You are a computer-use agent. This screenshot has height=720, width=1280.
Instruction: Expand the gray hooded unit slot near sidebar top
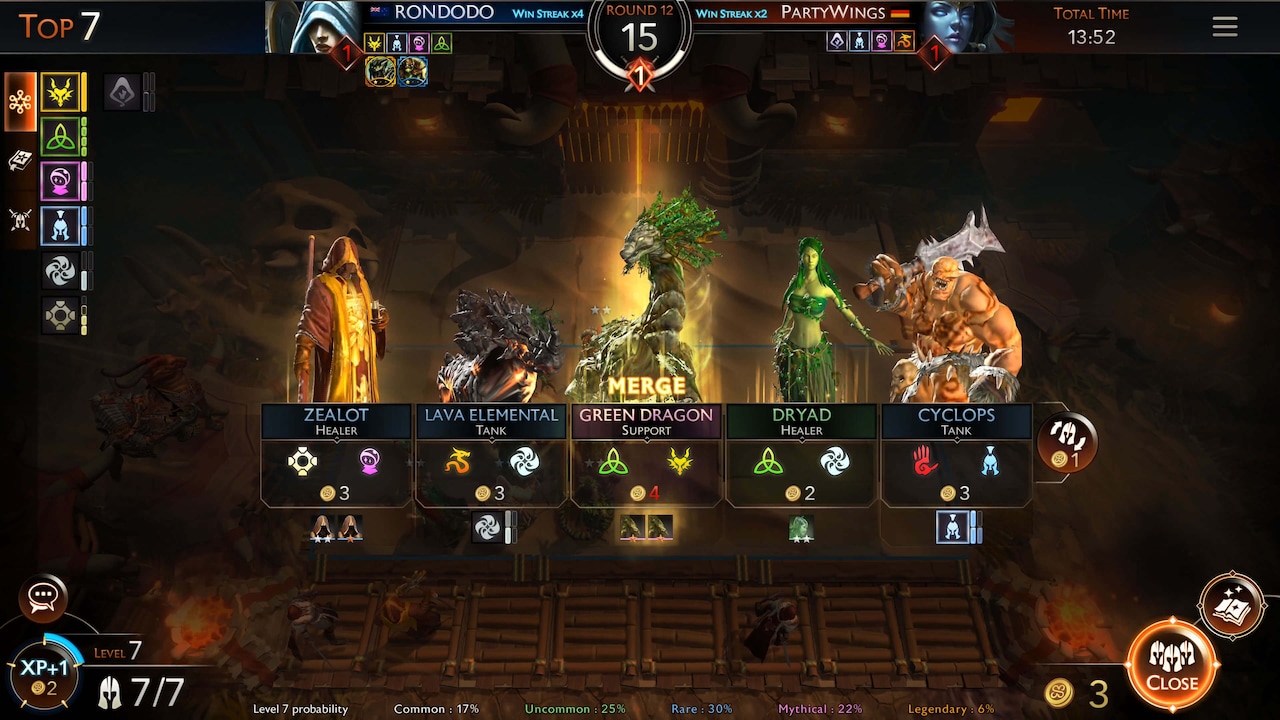pos(122,93)
